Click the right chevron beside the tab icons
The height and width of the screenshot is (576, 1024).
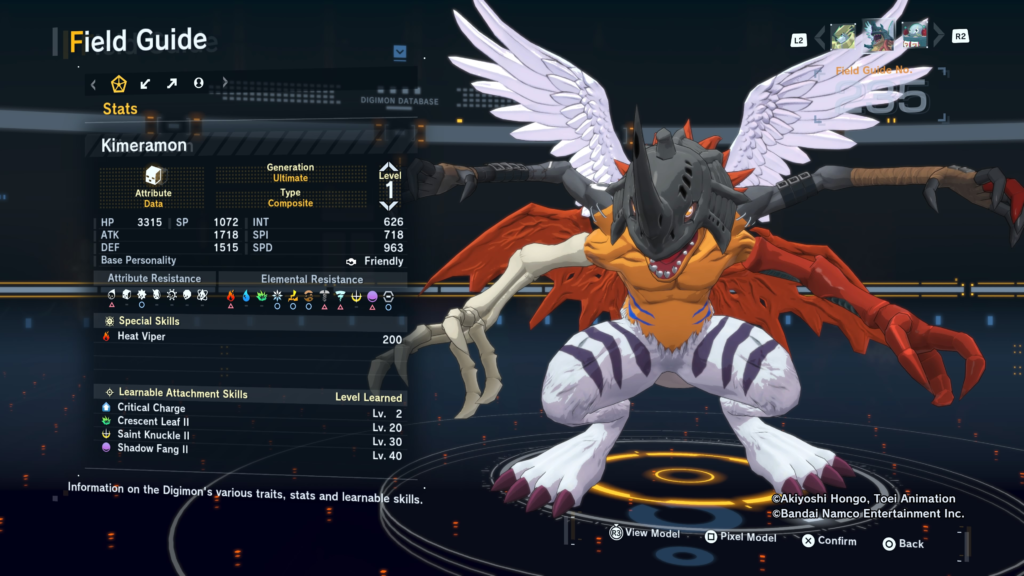(225, 83)
